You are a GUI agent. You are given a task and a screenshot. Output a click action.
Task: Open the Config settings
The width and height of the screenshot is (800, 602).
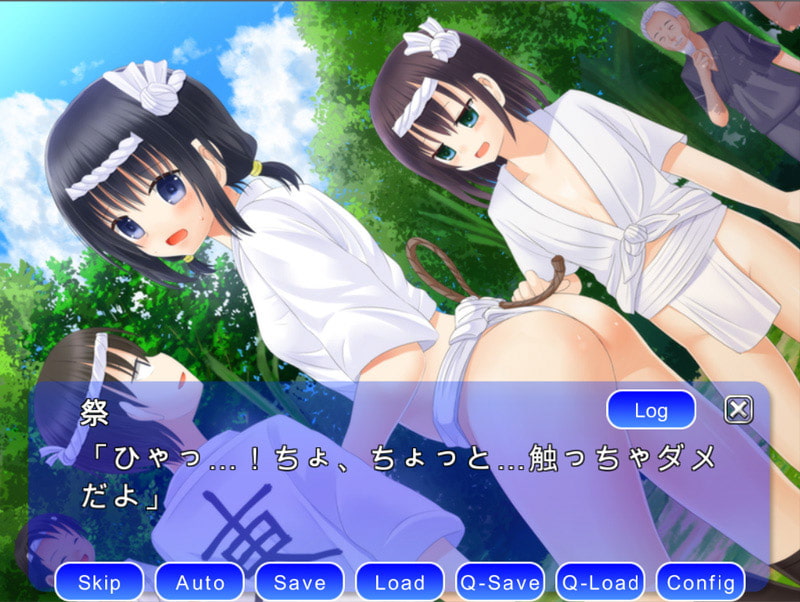[x=701, y=582]
